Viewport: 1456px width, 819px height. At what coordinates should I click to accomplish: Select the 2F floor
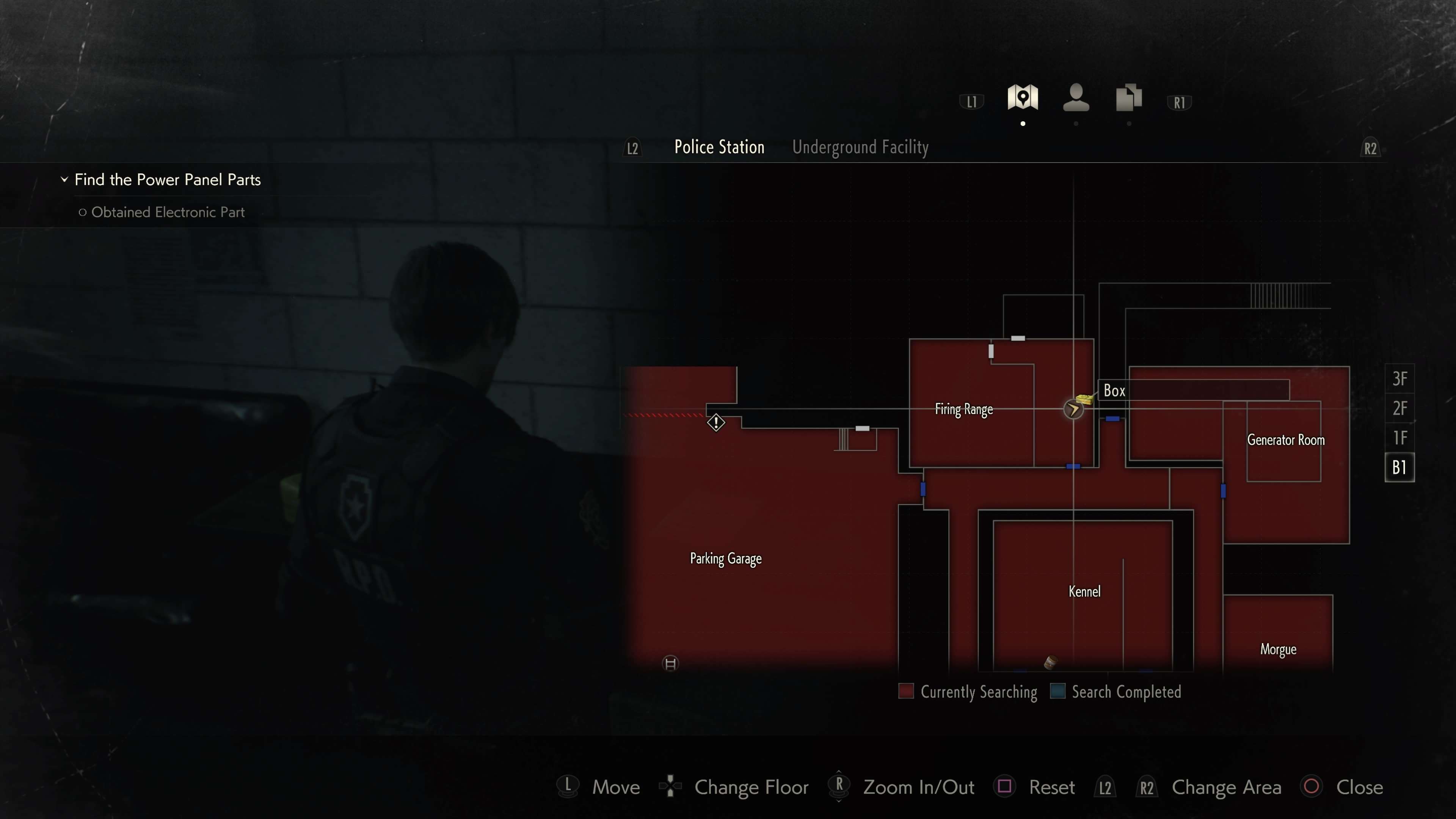[1400, 408]
